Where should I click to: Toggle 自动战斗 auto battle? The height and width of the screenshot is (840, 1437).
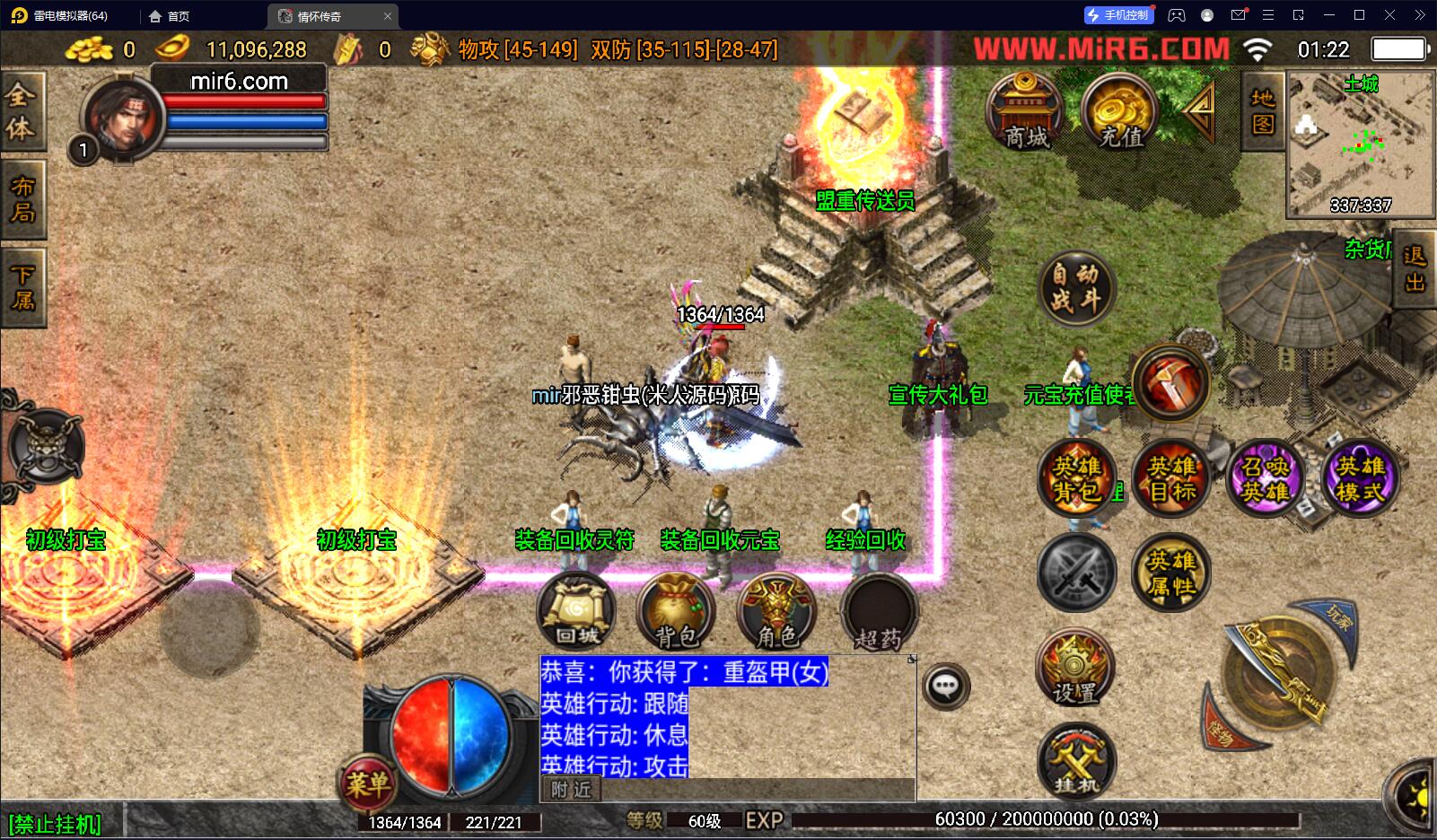click(x=1076, y=287)
